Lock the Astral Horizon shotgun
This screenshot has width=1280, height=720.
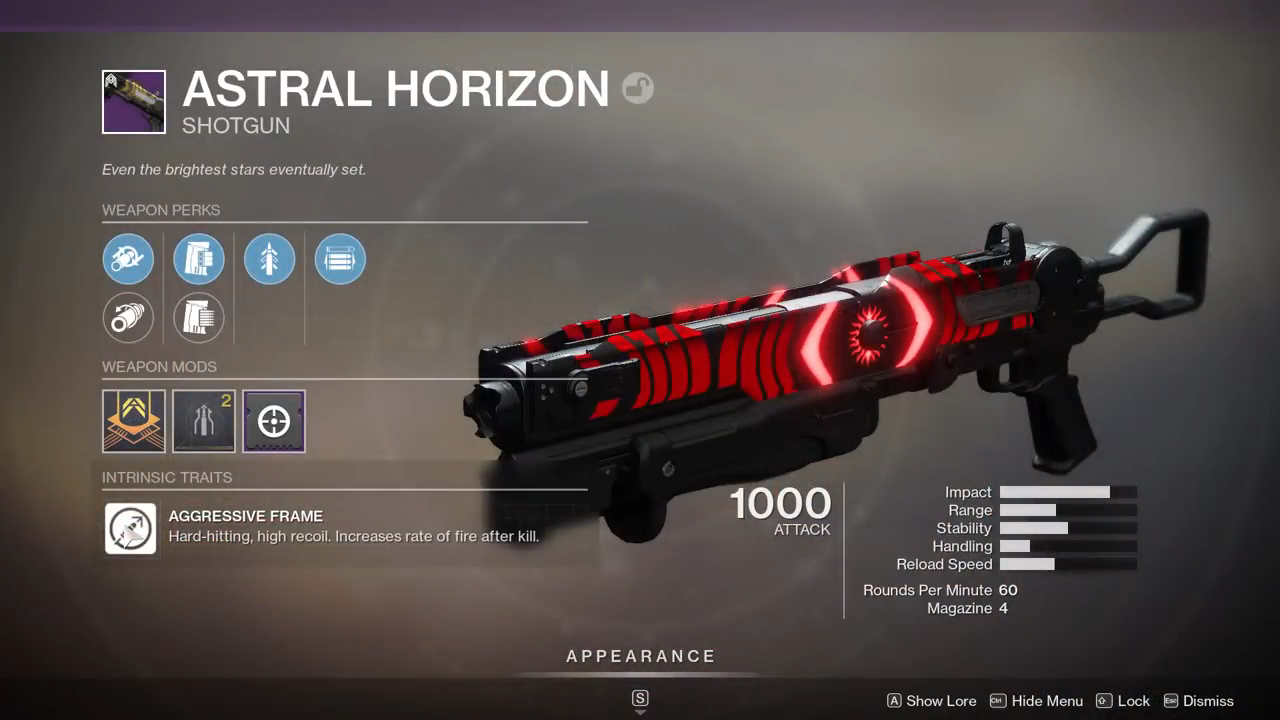[x=1123, y=701]
